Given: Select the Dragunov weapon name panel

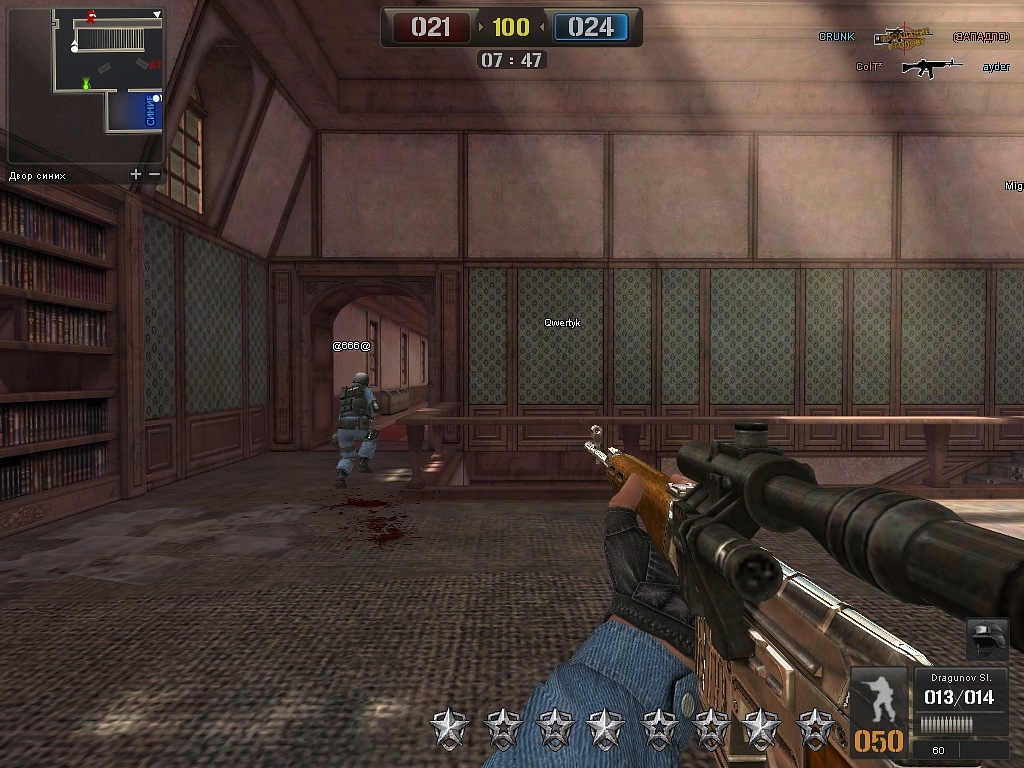Looking at the screenshot, I should tap(959, 677).
